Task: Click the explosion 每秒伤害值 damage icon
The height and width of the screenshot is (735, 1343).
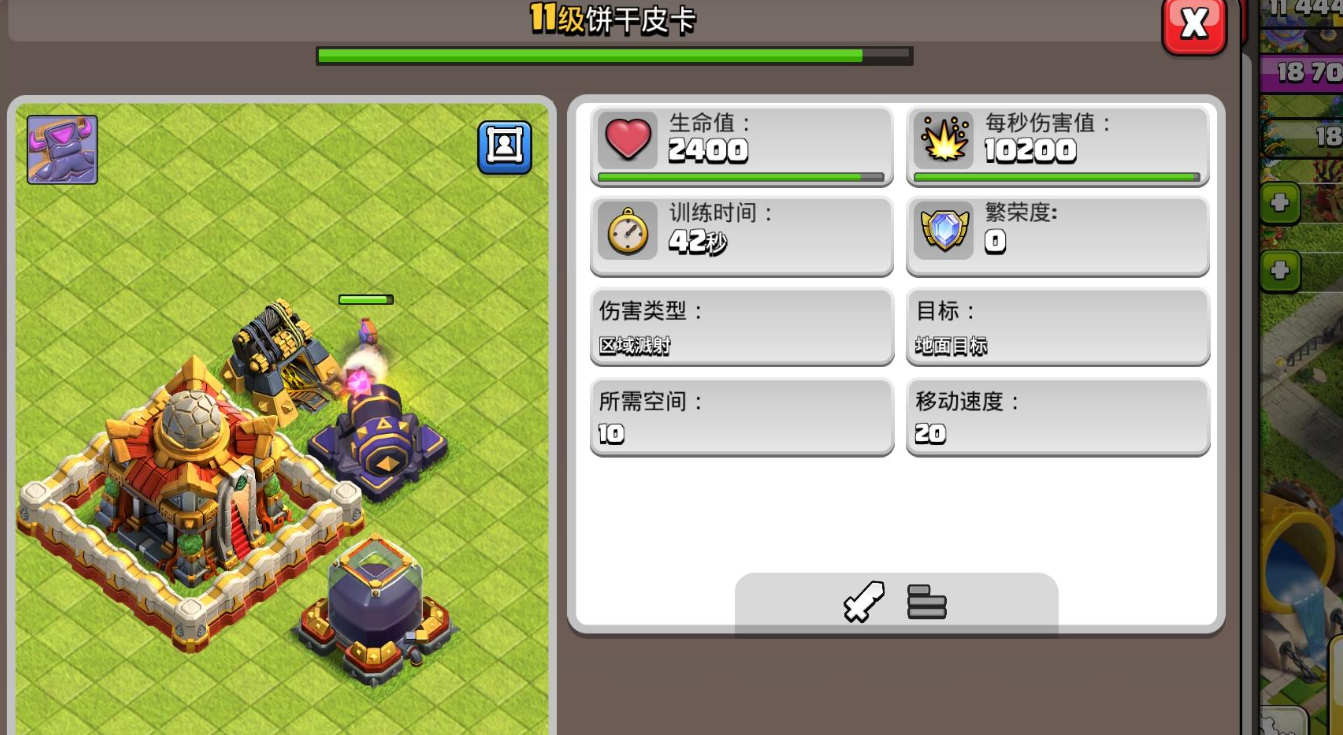Action: 944,138
